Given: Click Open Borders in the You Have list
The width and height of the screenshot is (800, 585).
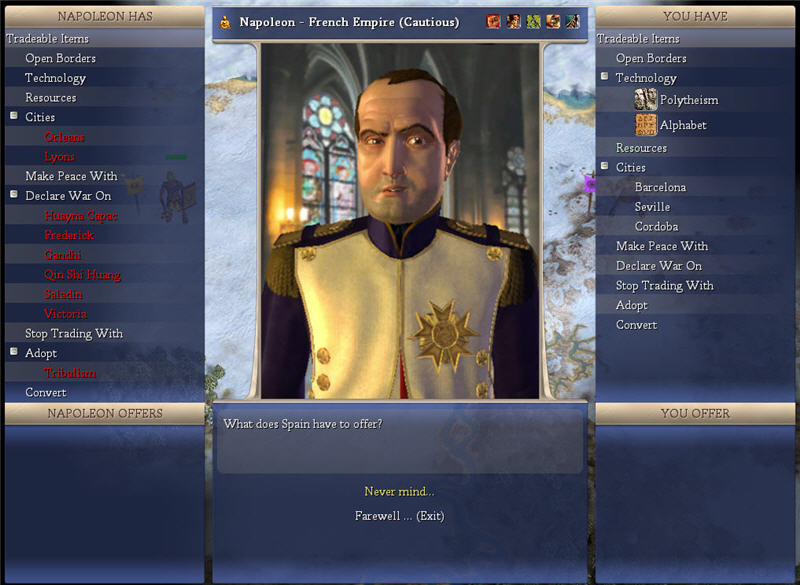Looking at the screenshot, I should [x=651, y=58].
